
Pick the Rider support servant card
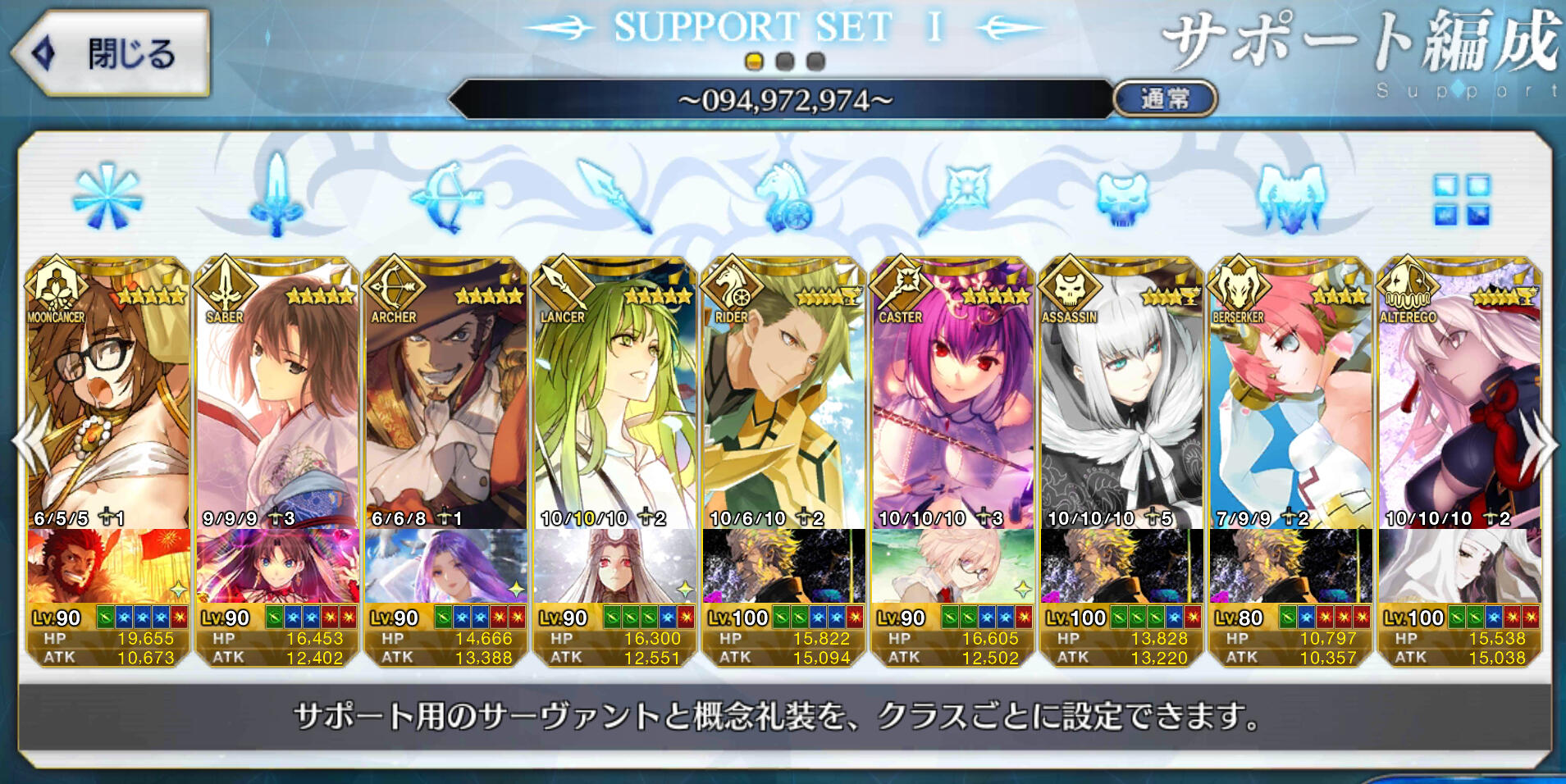(784, 394)
